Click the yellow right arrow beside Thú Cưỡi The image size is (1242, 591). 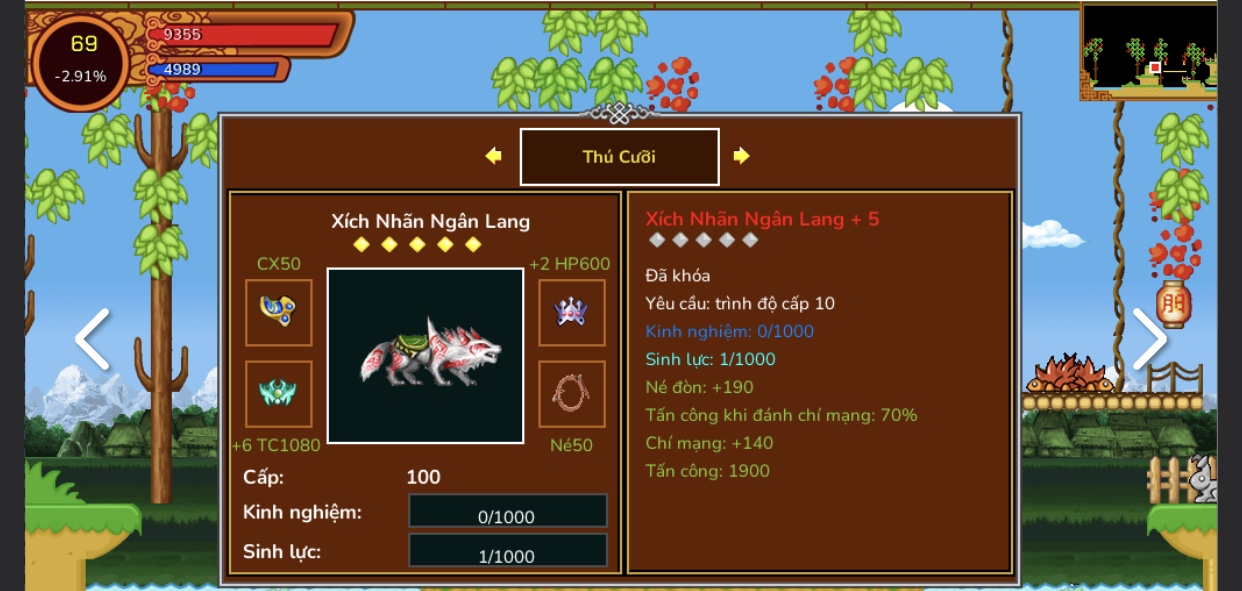point(741,156)
